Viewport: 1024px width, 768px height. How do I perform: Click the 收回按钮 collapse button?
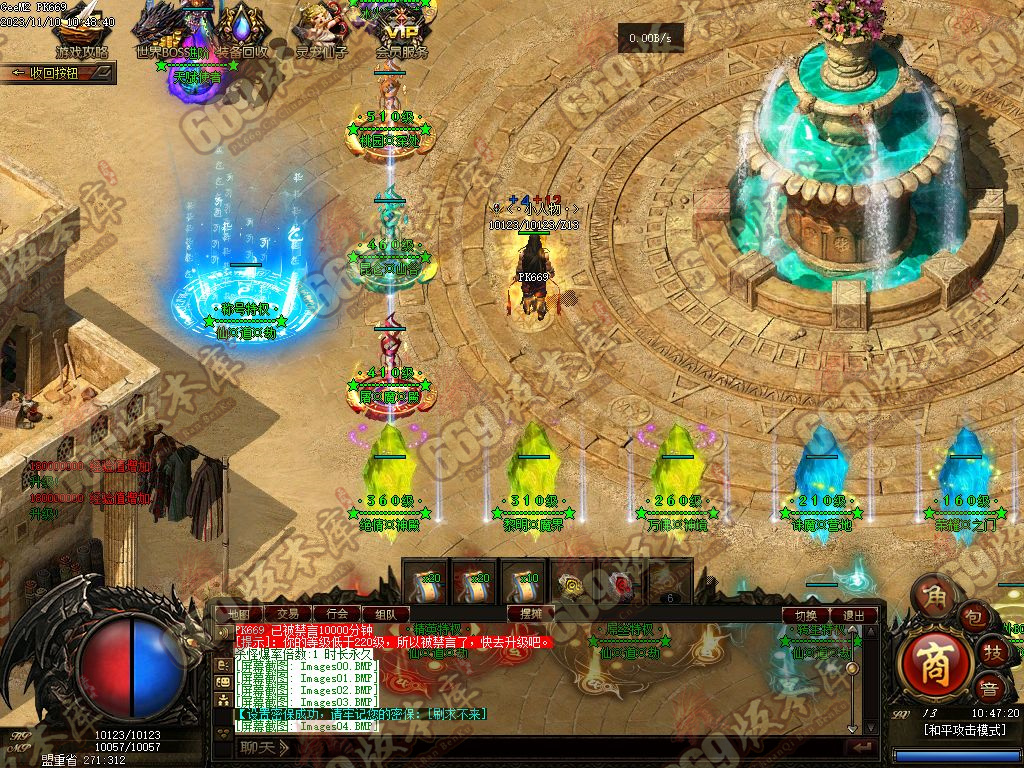tap(58, 73)
